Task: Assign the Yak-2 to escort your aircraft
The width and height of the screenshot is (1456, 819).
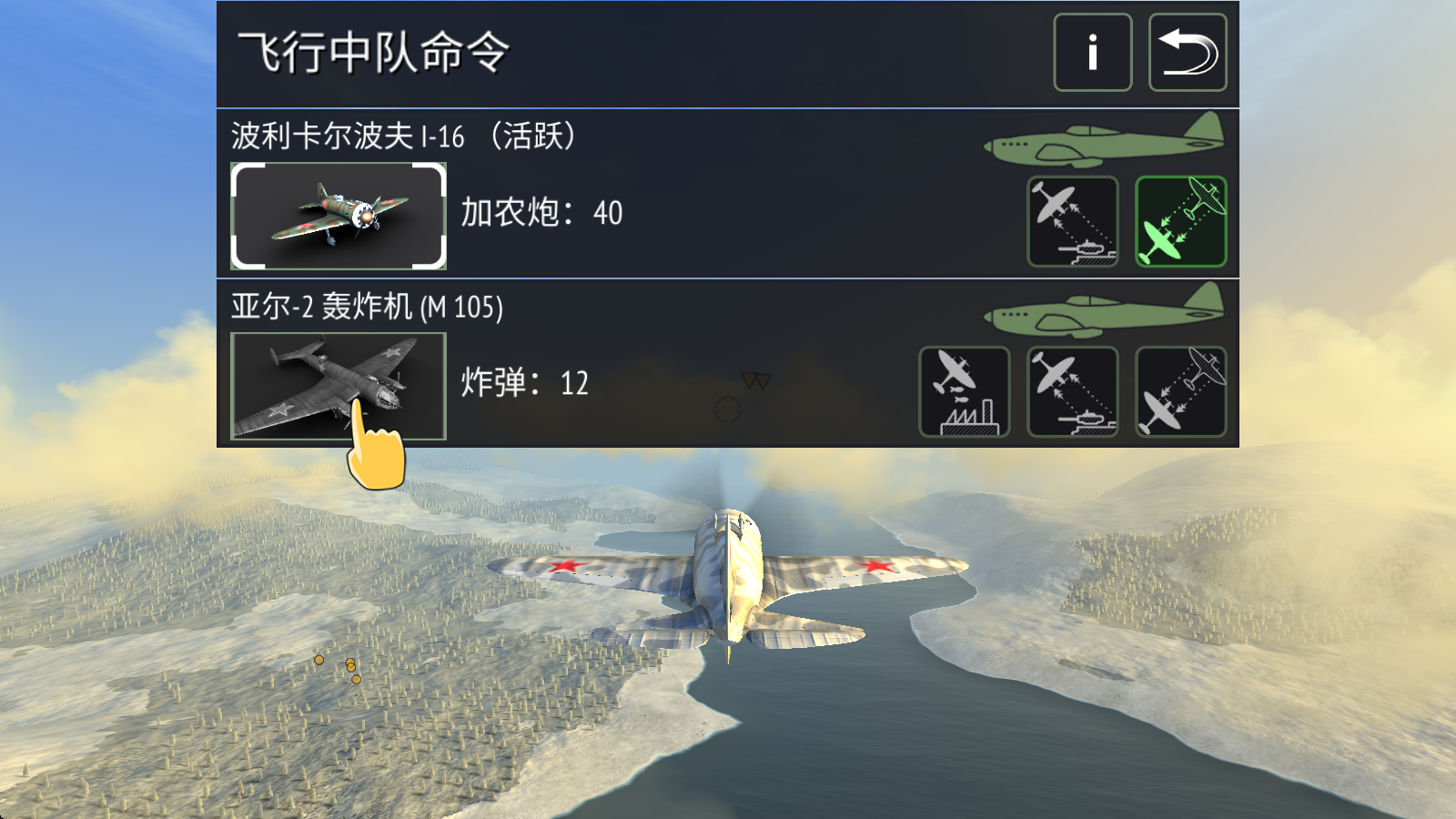Action: (x=1180, y=391)
